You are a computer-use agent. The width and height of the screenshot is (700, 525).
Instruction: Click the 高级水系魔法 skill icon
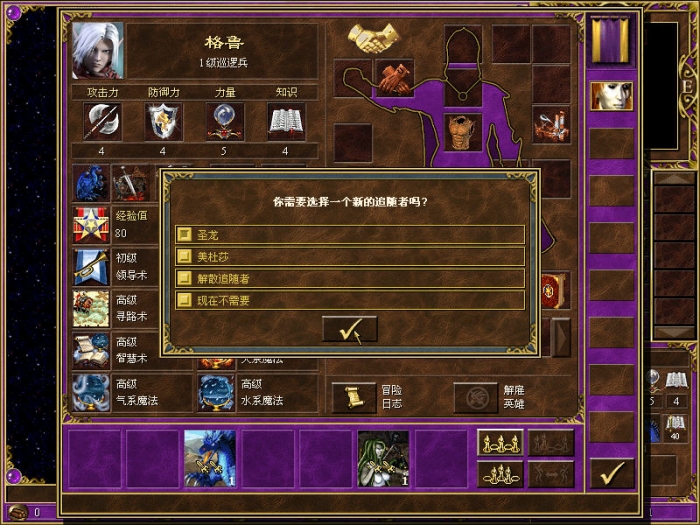click(216, 393)
